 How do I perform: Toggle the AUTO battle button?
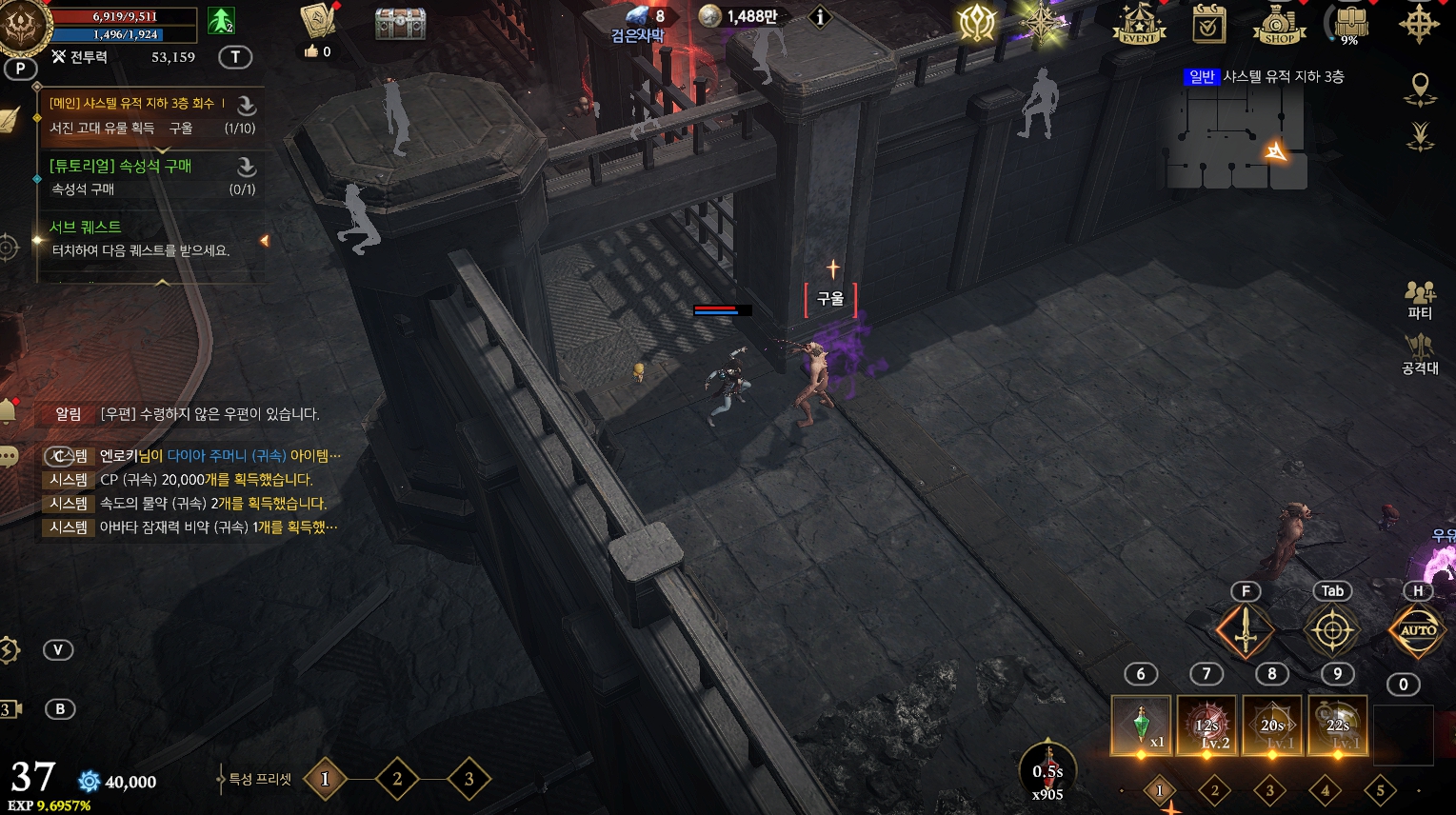click(x=1417, y=630)
